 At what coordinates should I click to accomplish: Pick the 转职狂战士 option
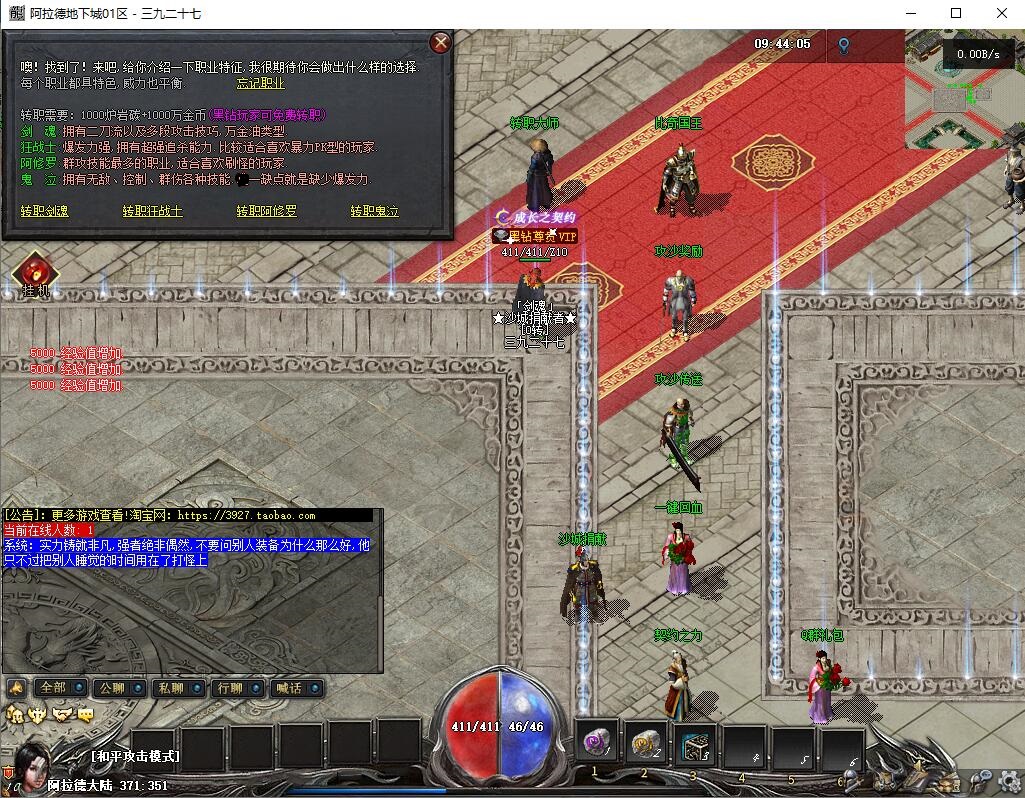click(x=153, y=211)
